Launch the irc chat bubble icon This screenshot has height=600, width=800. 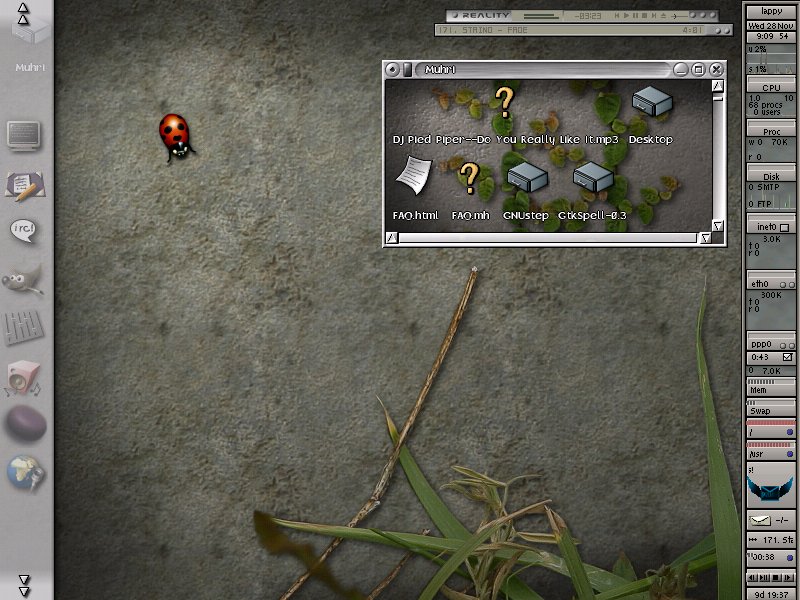[24, 232]
